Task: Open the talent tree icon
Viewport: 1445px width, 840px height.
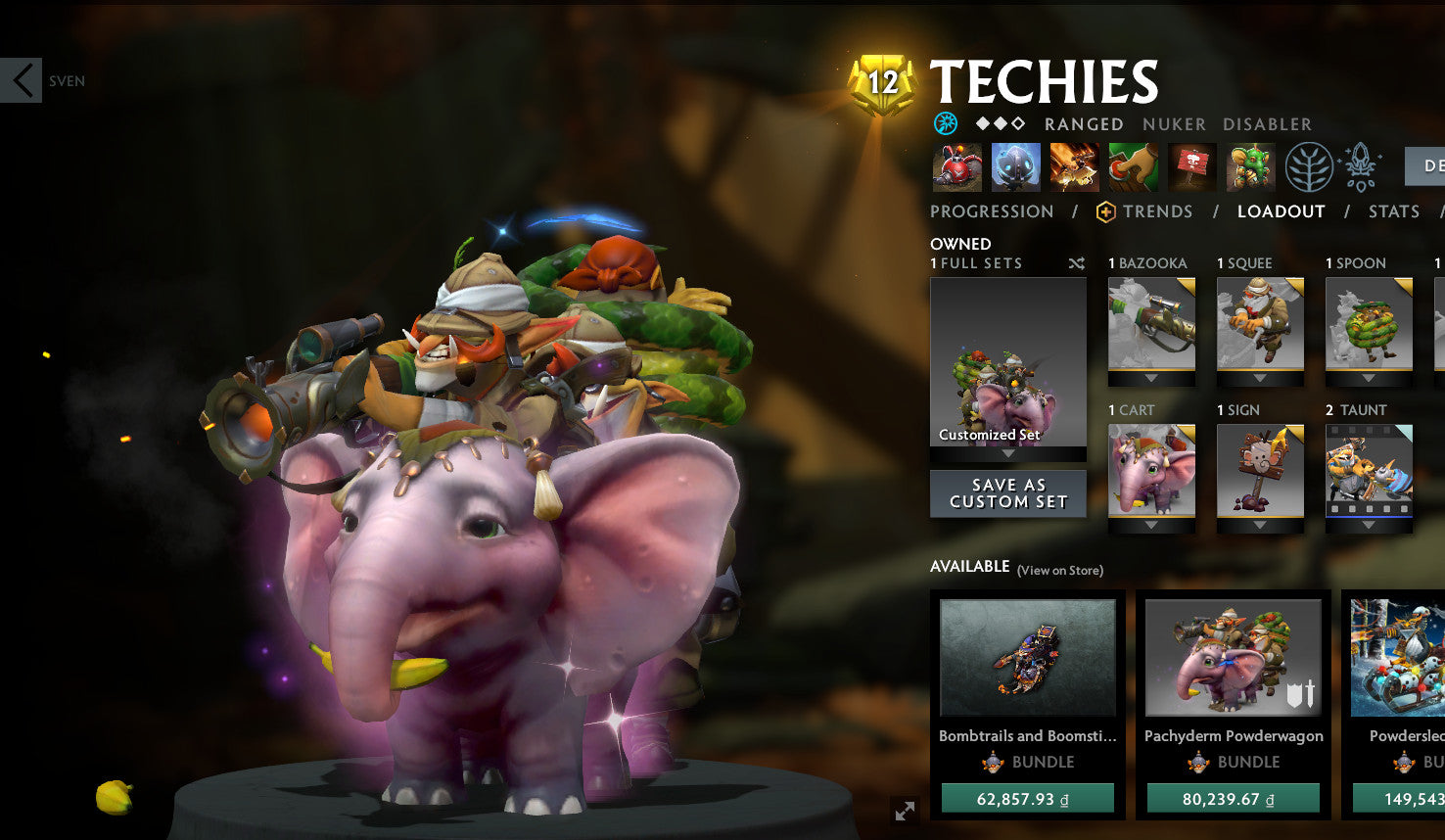Action: point(1310,166)
